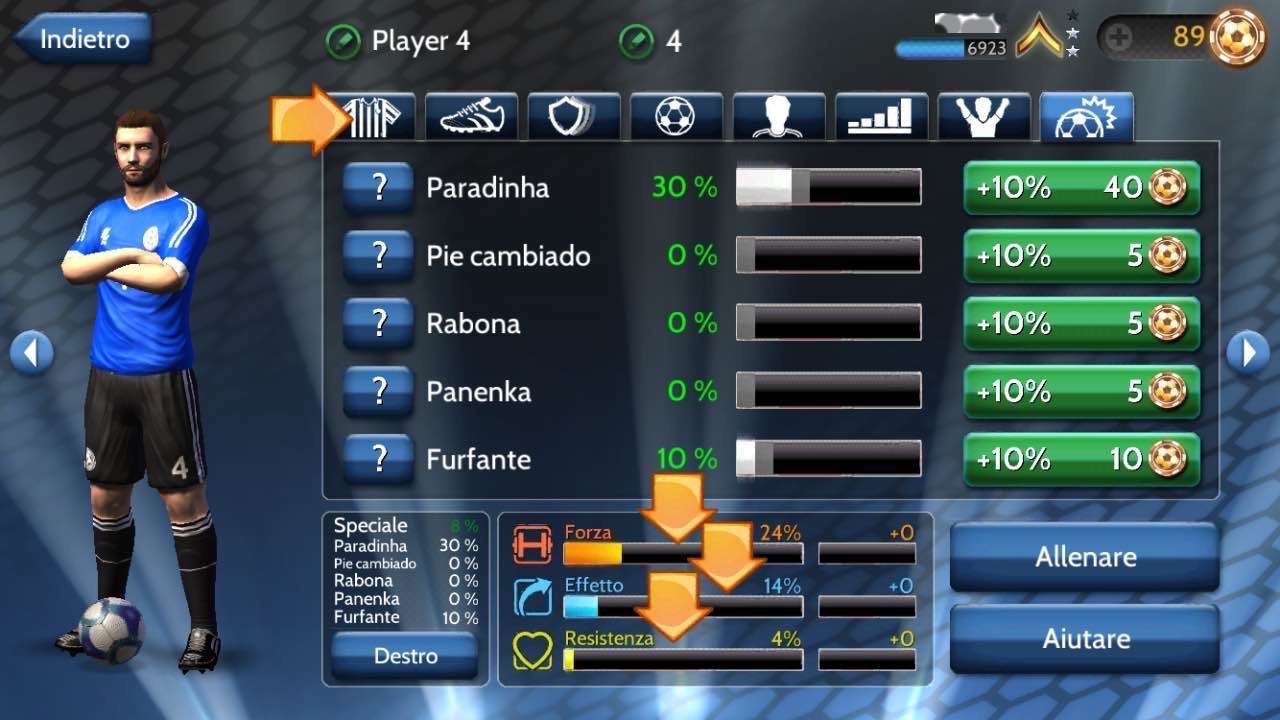Start training with Allenare
The height and width of the screenshot is (720, 1280).
(x=1085, y=557)
